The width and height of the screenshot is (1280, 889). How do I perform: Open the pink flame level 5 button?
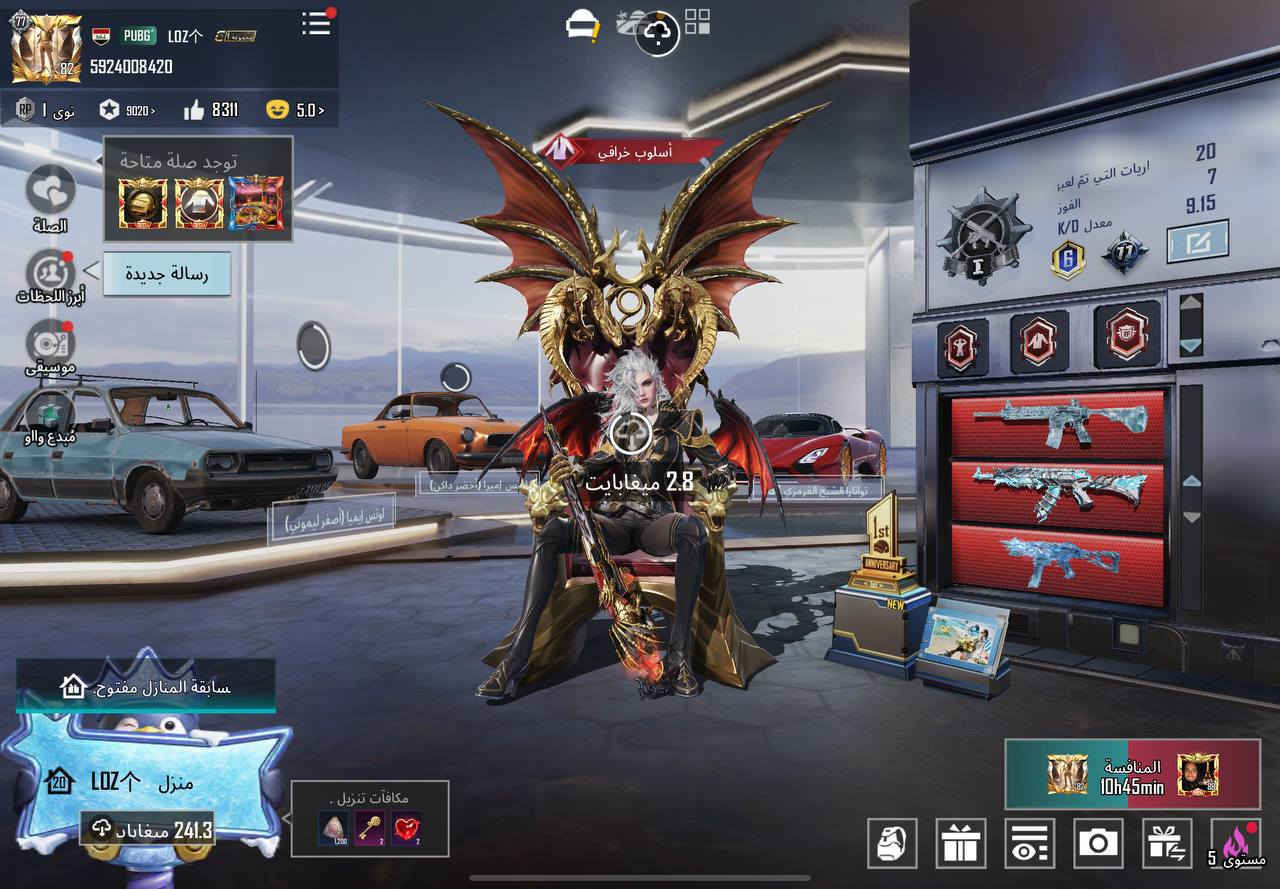[x=1236, y=843]
